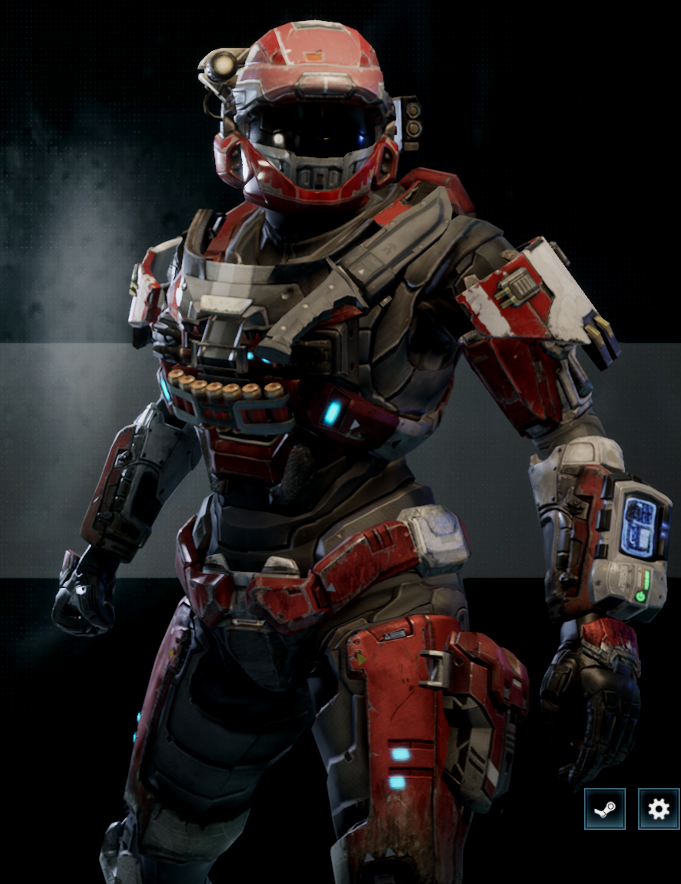The width and height of the screenshot is (681, 884).
Task: Open the gear settings button
Action: coord(658,809)
